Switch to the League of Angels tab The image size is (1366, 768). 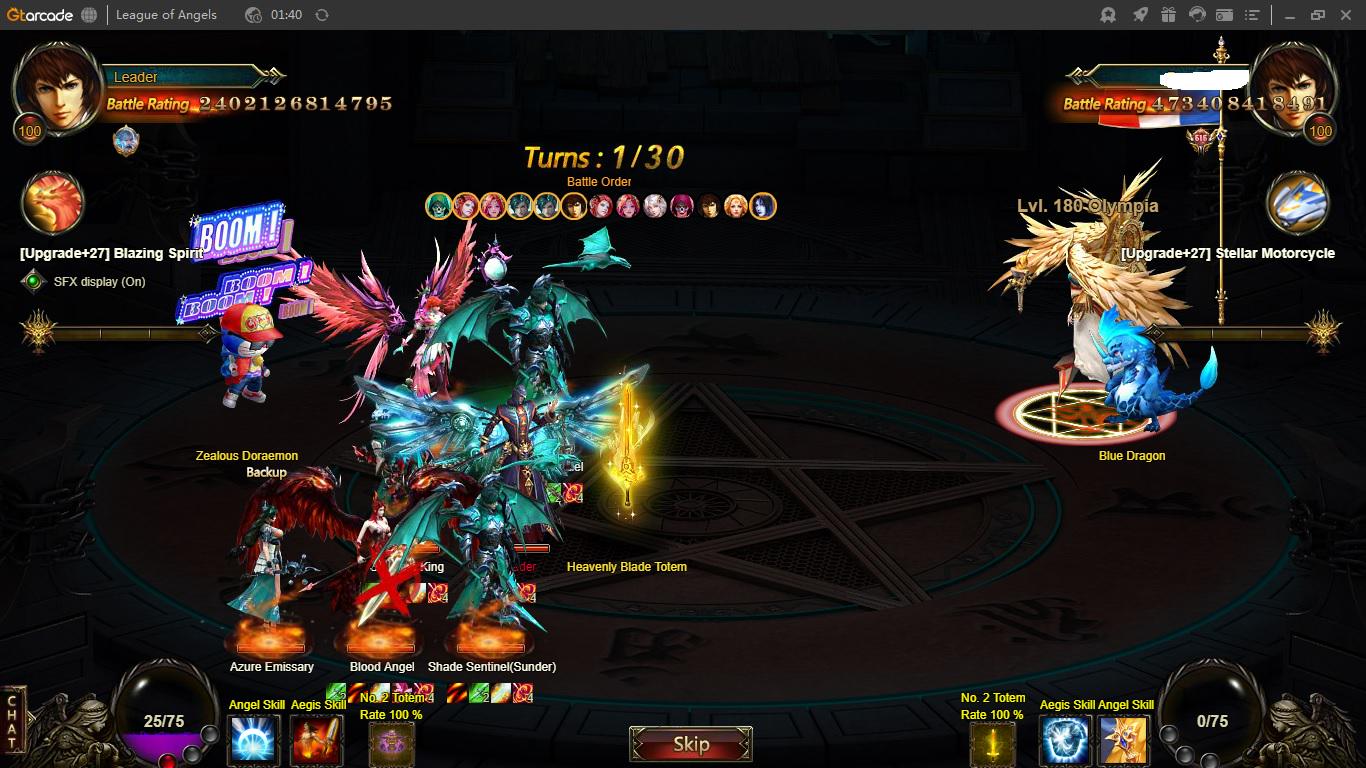point(166,15)
